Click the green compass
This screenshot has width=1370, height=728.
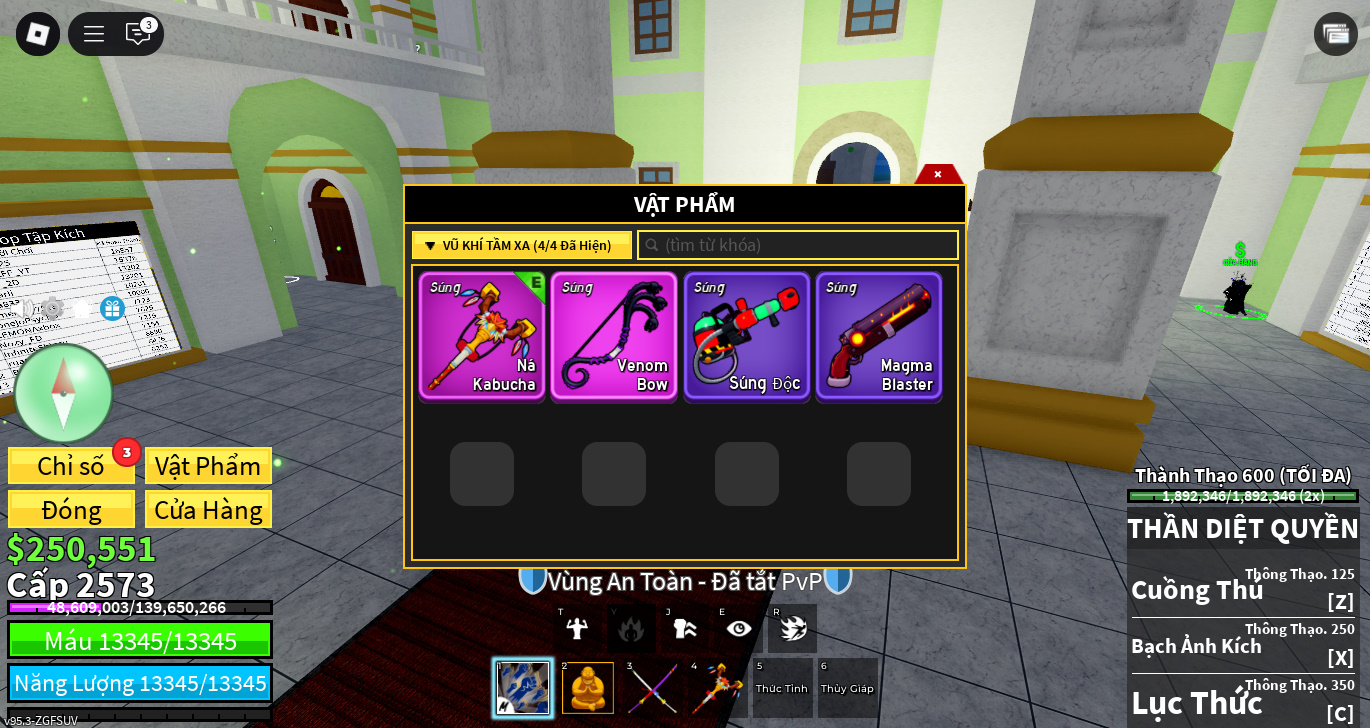pos(63,393)
